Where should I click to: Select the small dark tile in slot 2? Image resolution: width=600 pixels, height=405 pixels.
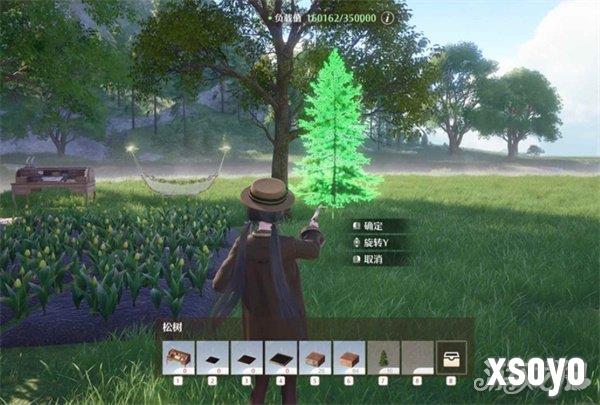click(x=213, y=357)
